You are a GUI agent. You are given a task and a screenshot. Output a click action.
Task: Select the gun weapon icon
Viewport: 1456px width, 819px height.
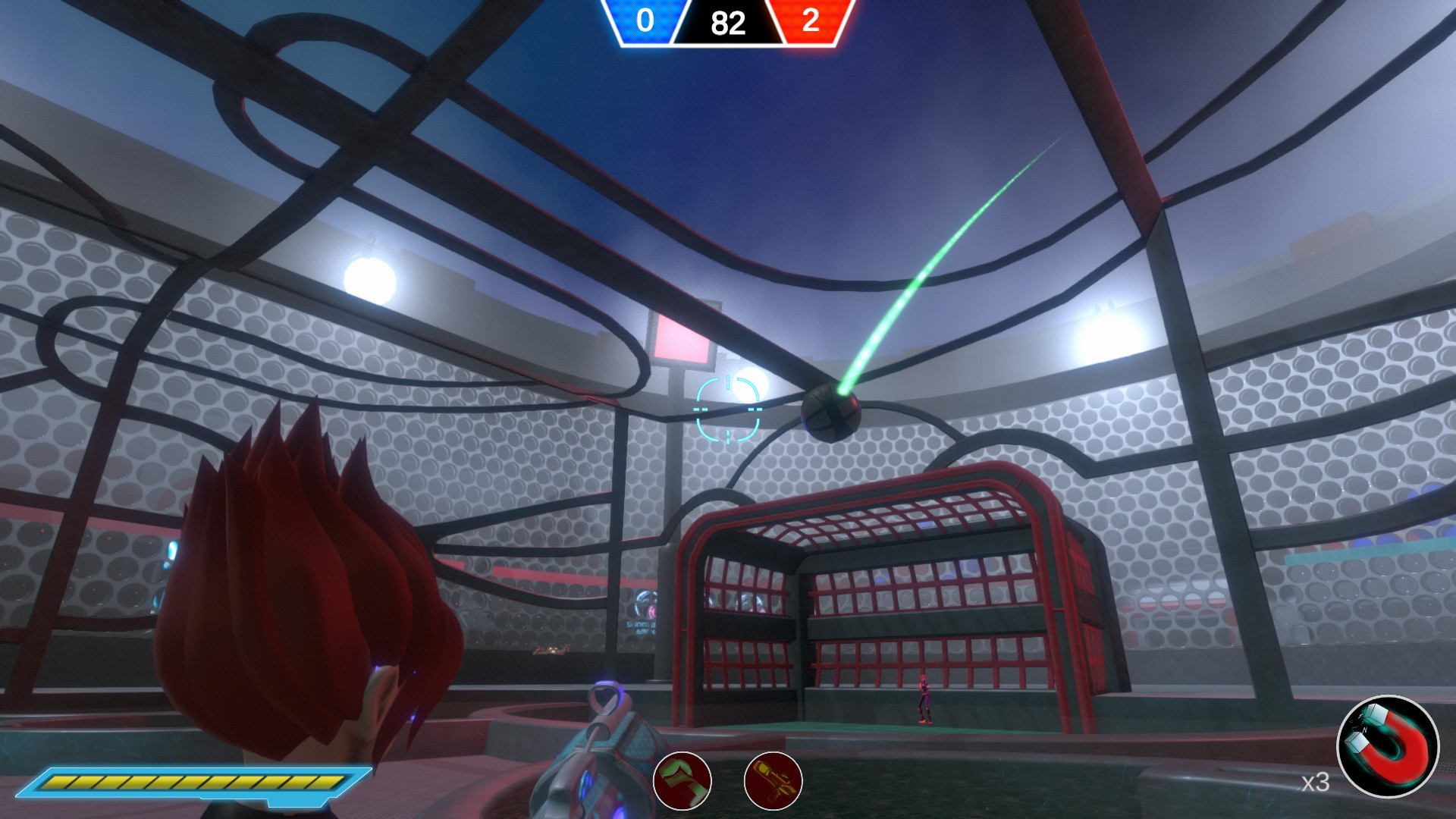point(774,781)
